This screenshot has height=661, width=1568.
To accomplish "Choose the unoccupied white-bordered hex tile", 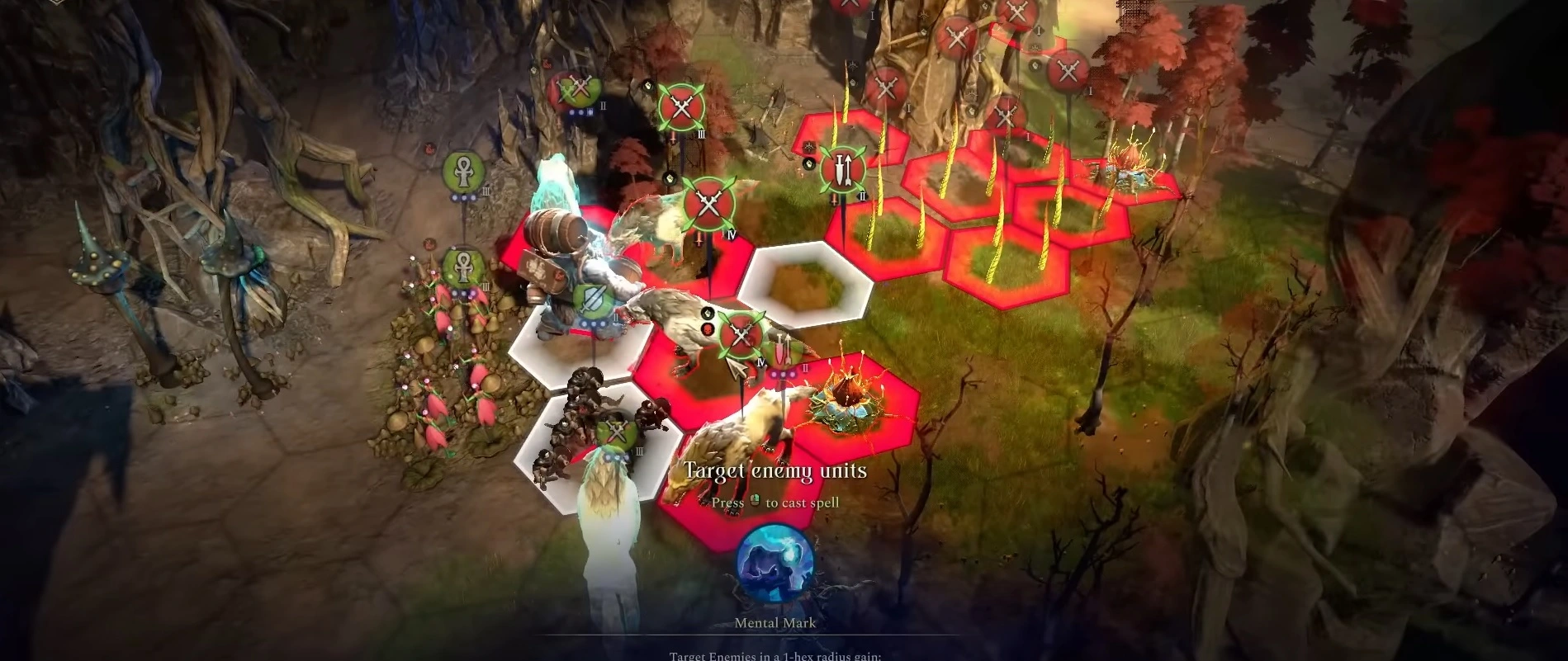I will click(805, 281).
